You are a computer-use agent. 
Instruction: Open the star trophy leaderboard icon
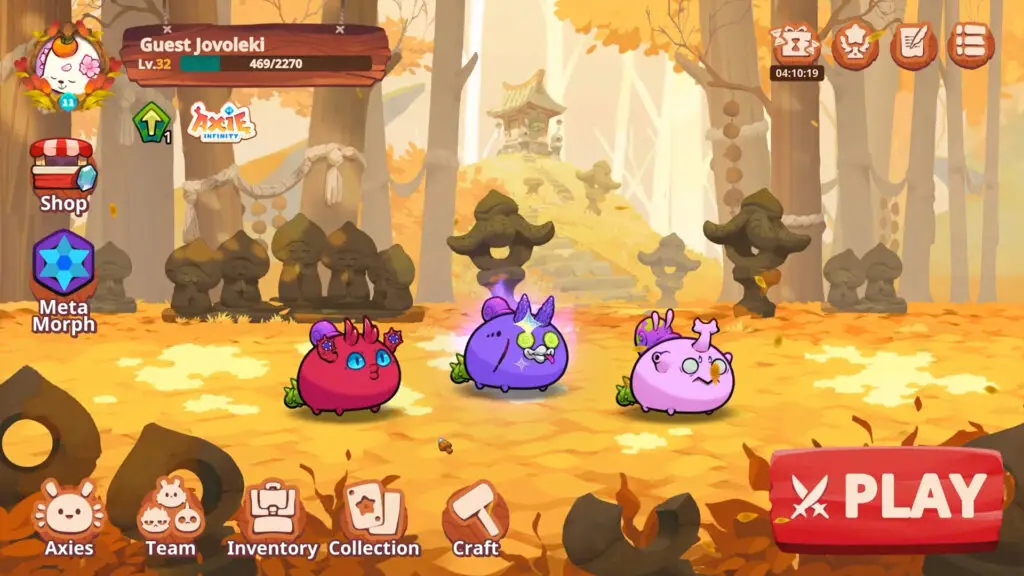click(x=855, y=45)
